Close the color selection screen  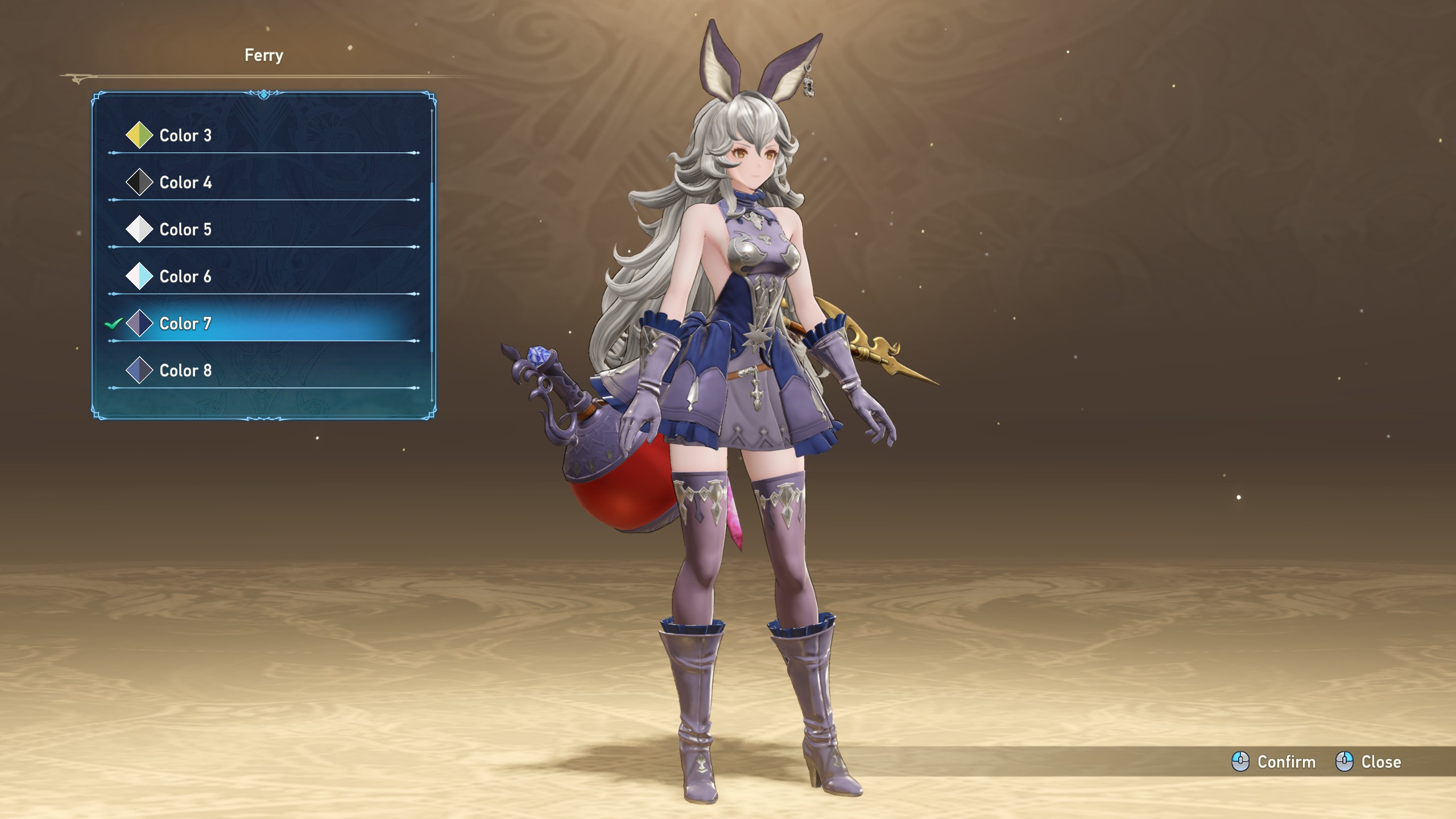coord(1368,762)
